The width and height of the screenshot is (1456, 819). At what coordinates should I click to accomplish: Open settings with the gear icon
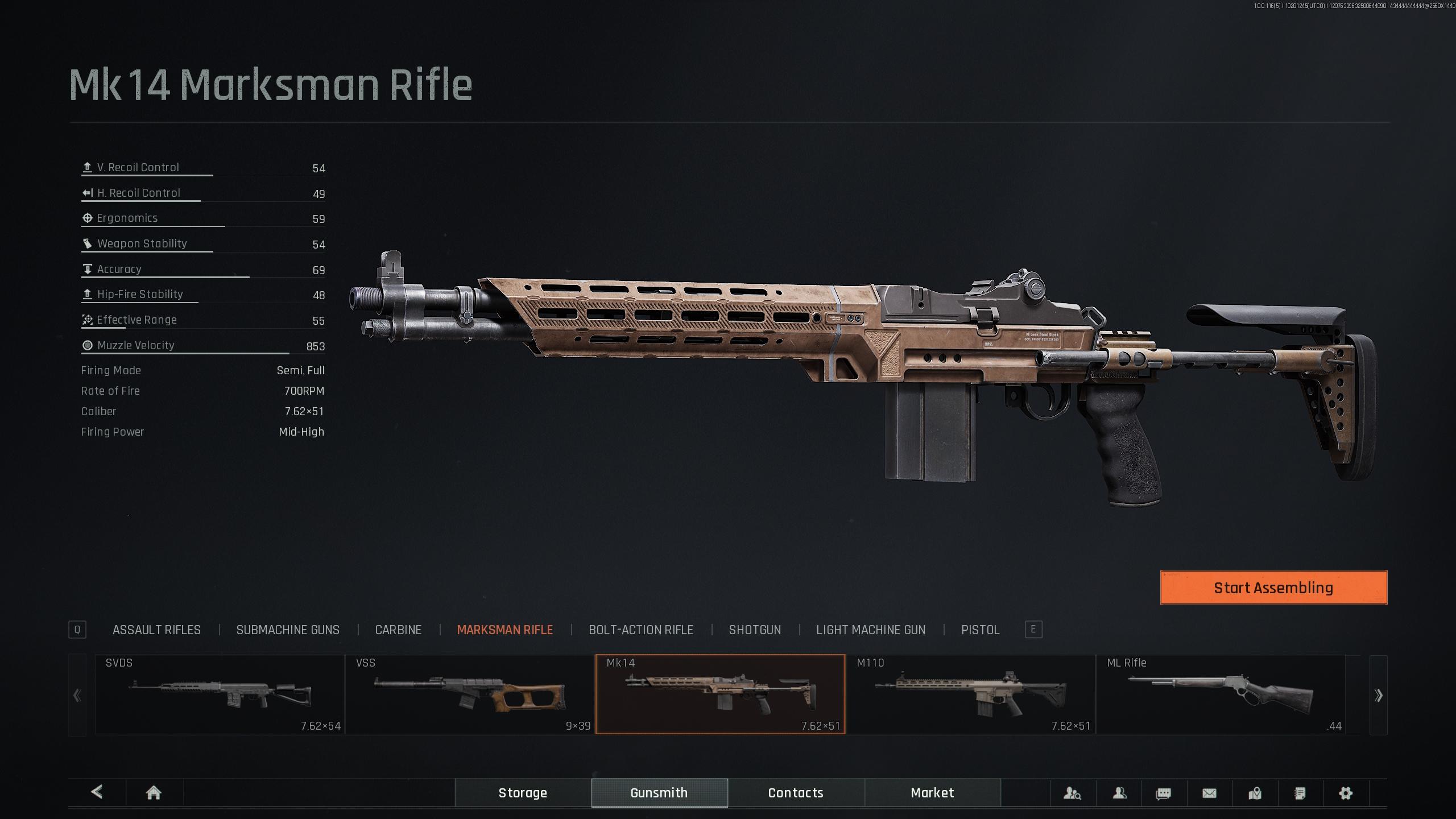(1346, 793)
